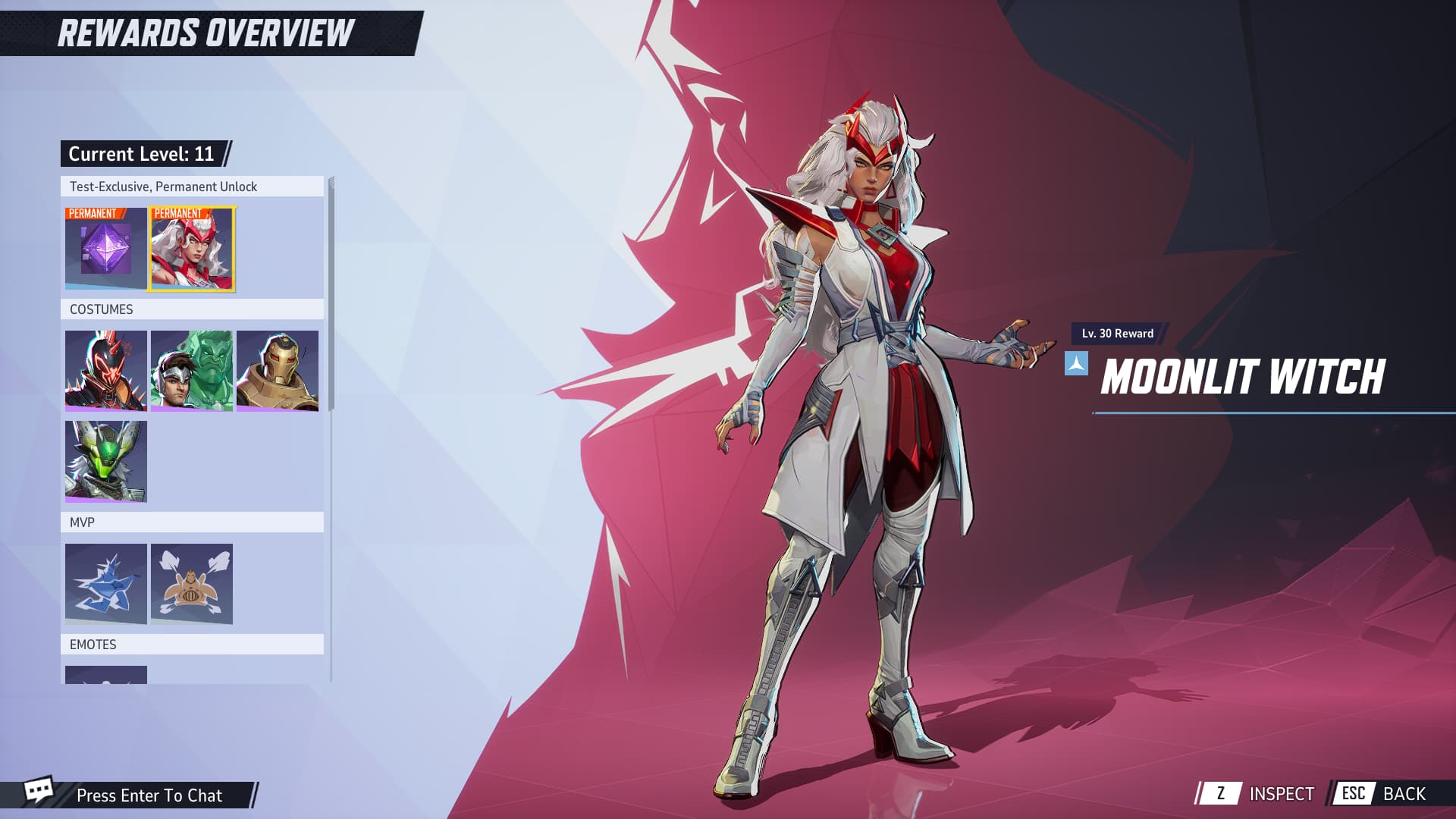This screenshot has width=1456, height=819.
Task: Select the partially visible emote reward
Action: 105,675
